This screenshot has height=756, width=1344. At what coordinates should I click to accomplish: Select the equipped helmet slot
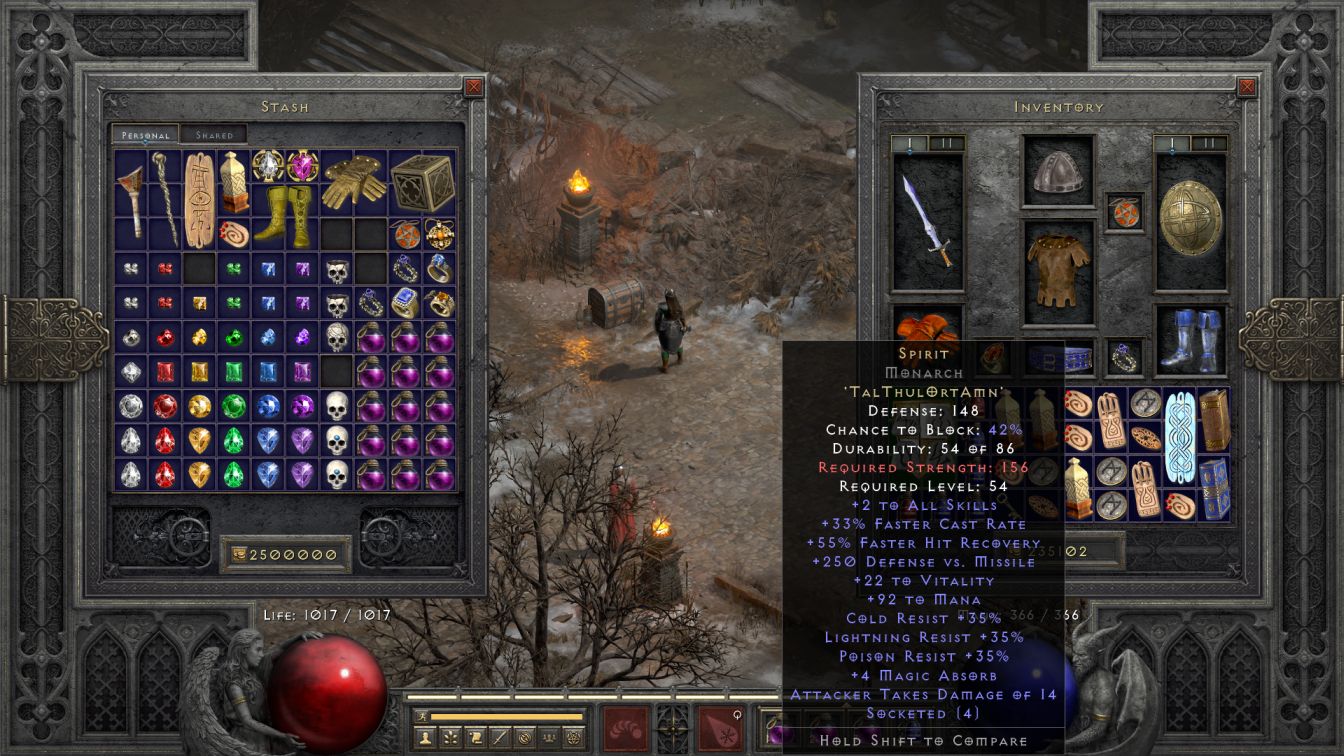pos(1058,172)
